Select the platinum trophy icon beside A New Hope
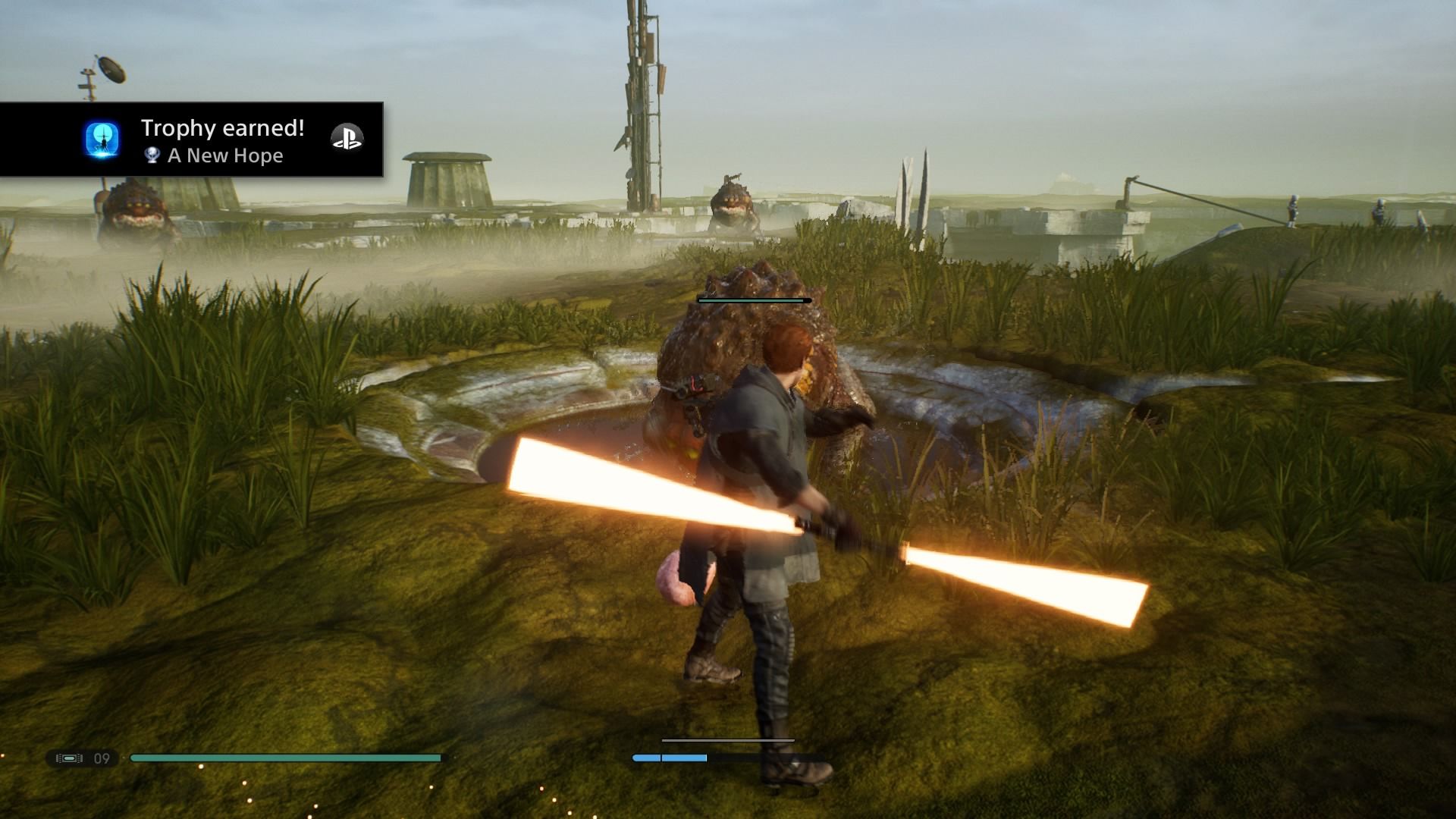Viewport: 1456px width, 819px height. coord(151,156)
